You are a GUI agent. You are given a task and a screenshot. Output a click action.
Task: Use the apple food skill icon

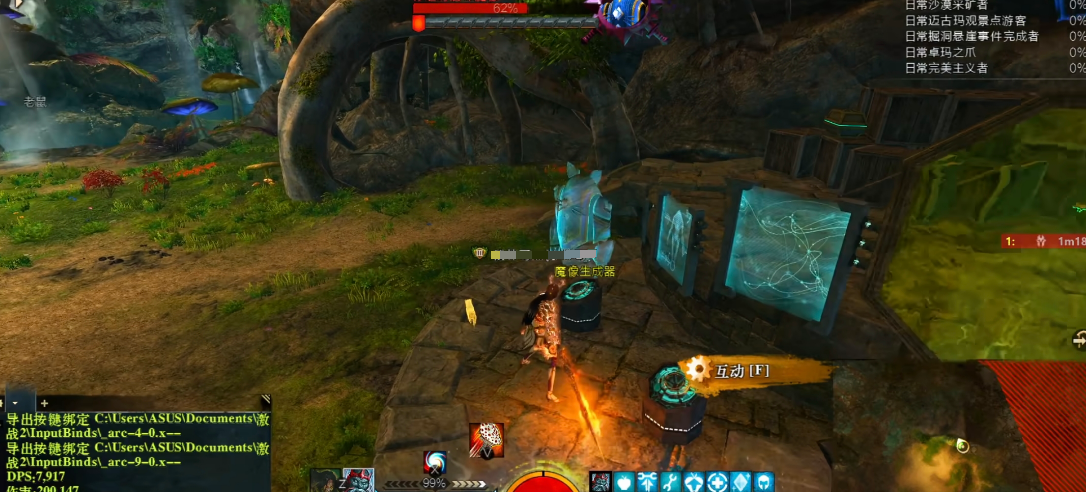(624, 482)
